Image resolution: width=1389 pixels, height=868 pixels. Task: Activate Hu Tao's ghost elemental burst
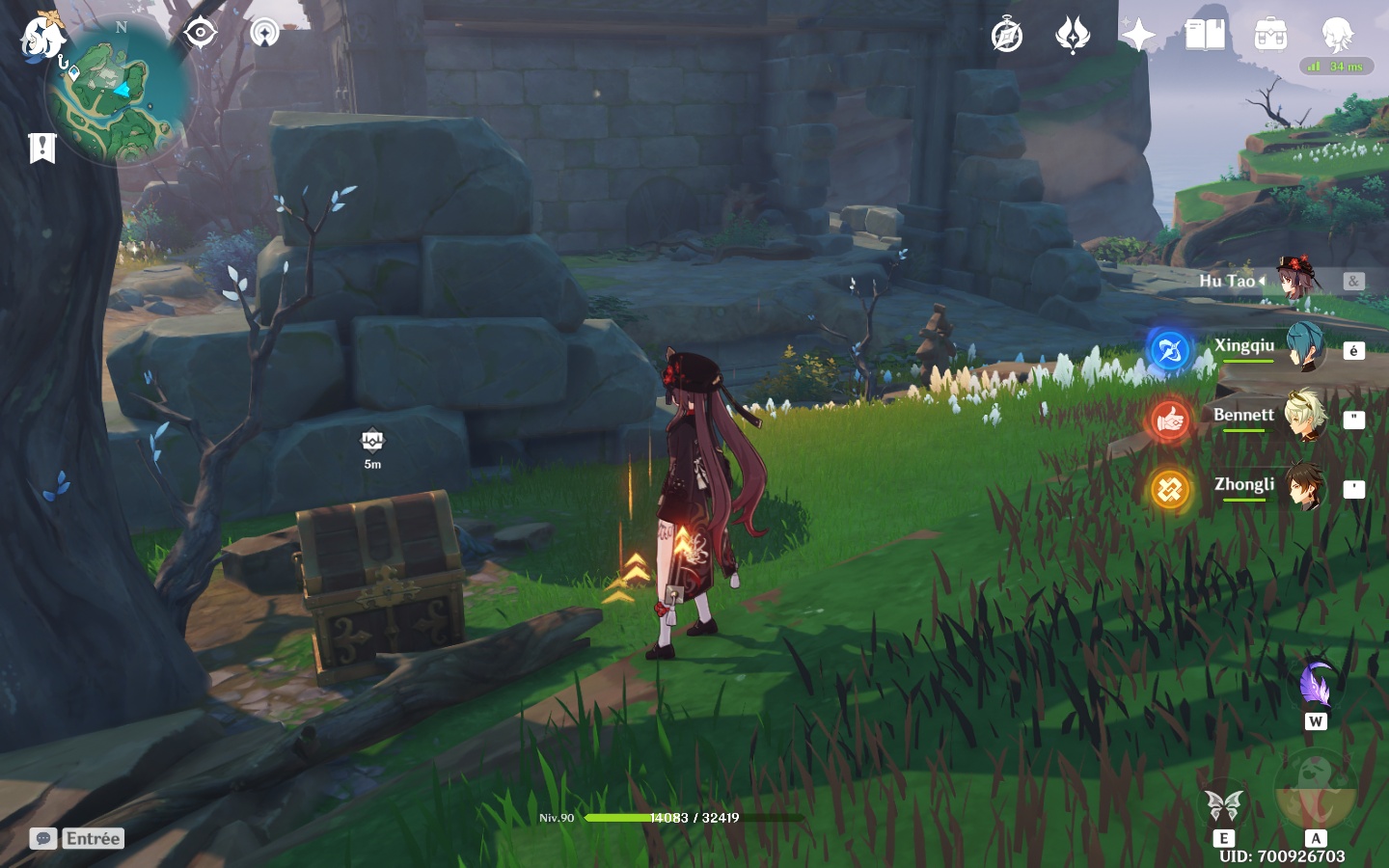pyautogui.click(x=1315, y=789)
